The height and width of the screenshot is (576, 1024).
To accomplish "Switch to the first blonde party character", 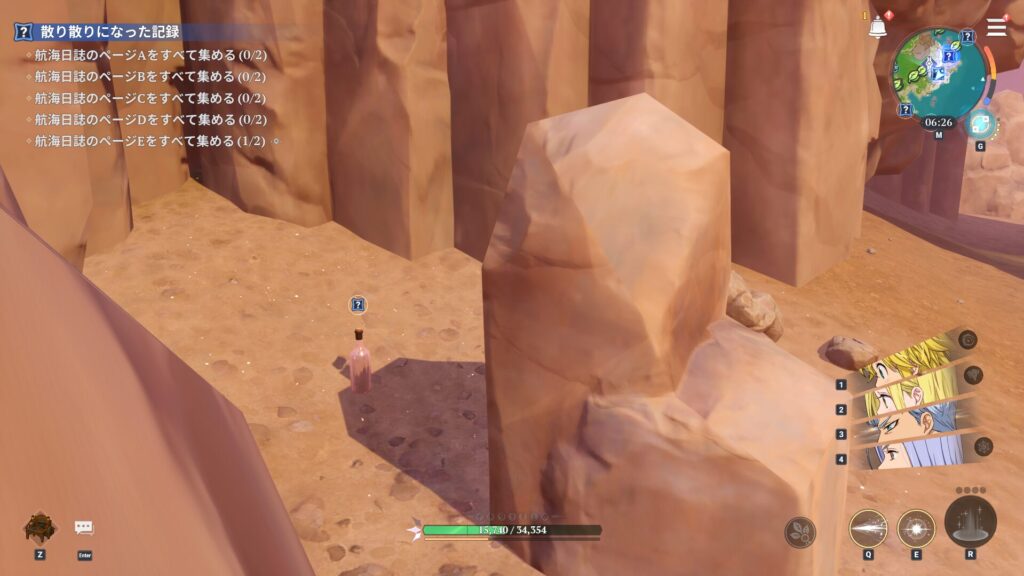I will point(915,362).
